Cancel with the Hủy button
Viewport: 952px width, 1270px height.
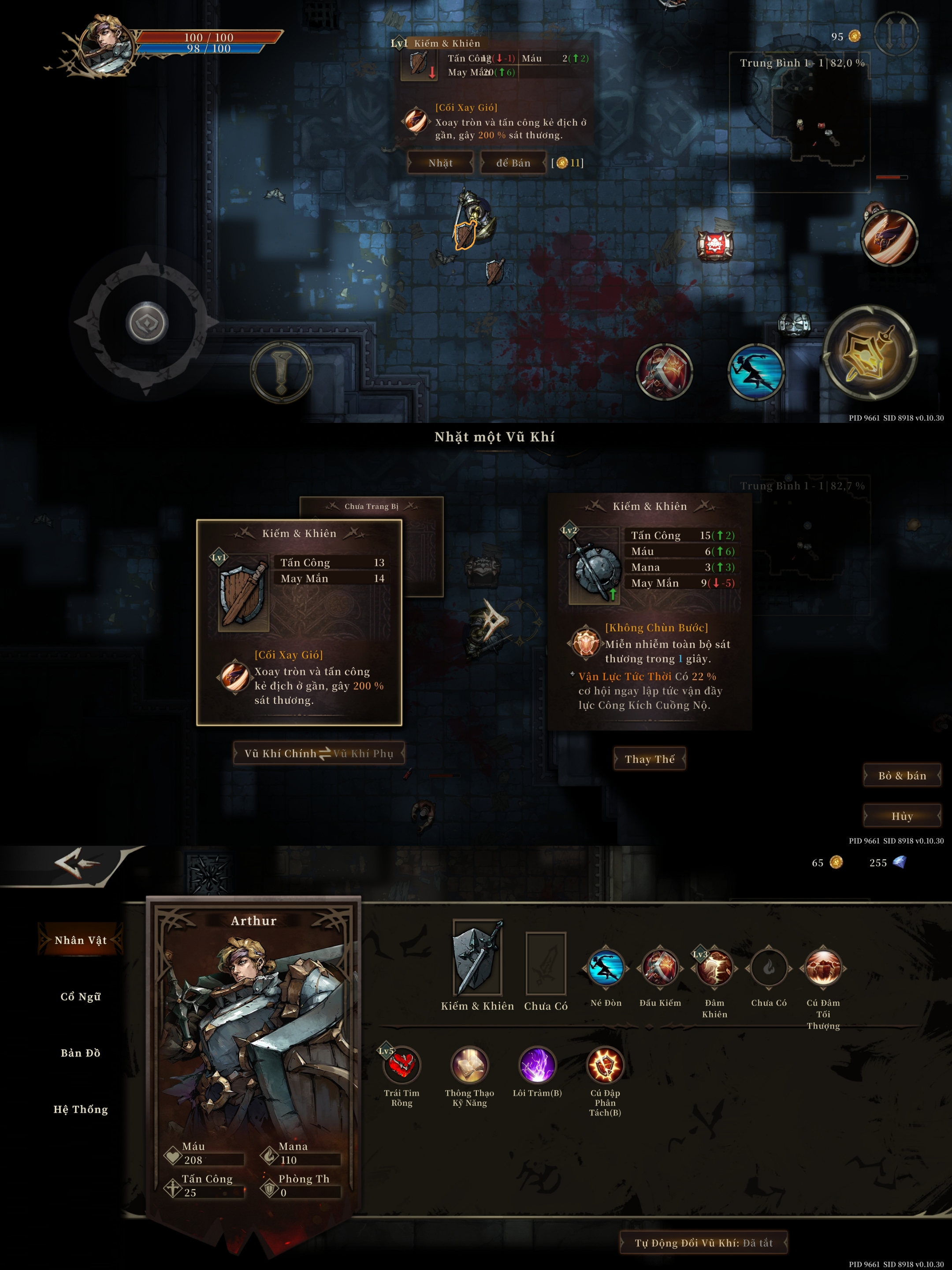(x=901, y=816)
